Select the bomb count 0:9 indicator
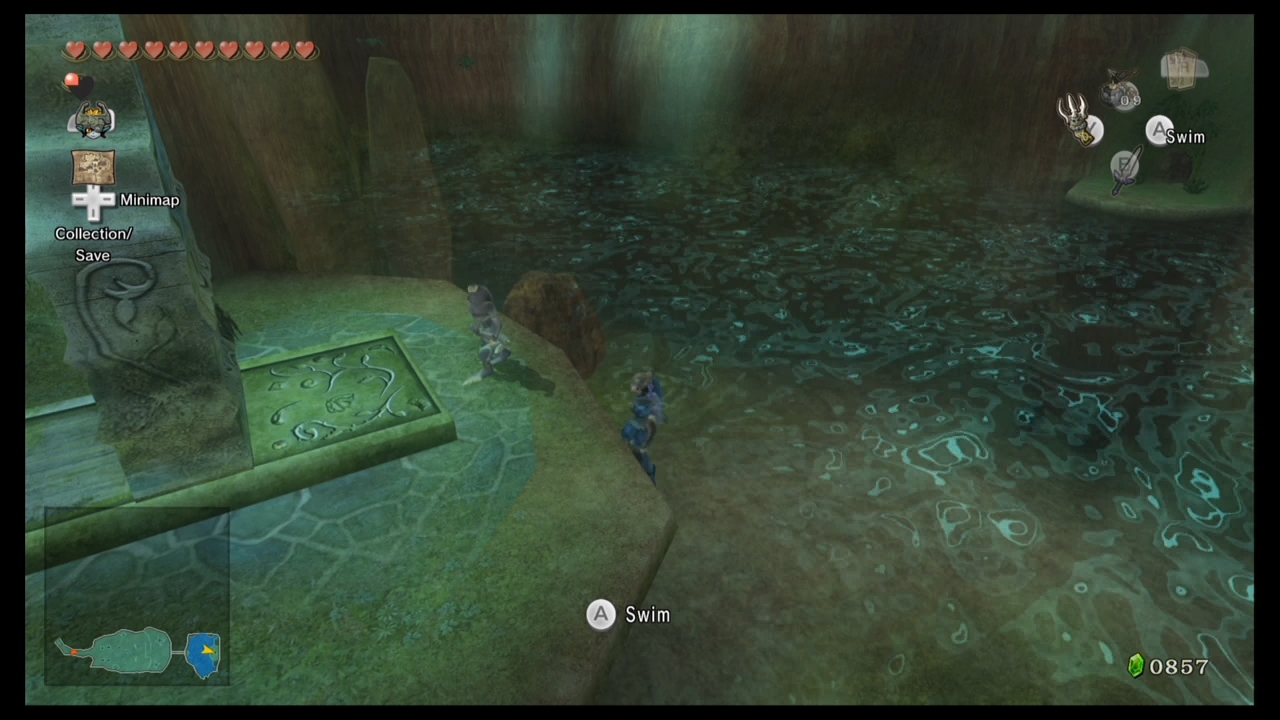The height and width of the screenshot is (720, 1280). pos(1129,99)
